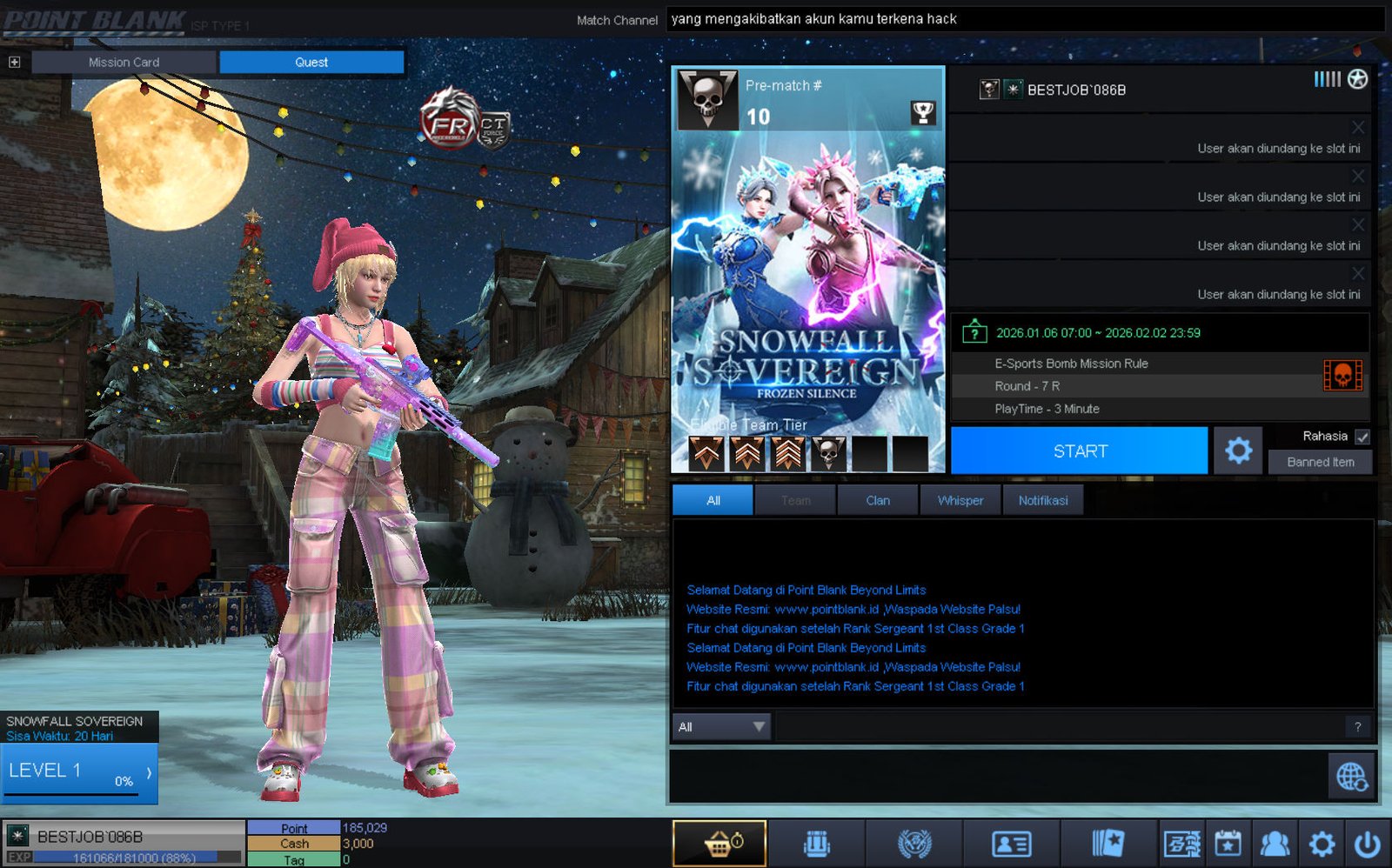Viewport: 1392px width, 868px height.
Task: Open the friends community icon
Action: [x=1275, y=843]
